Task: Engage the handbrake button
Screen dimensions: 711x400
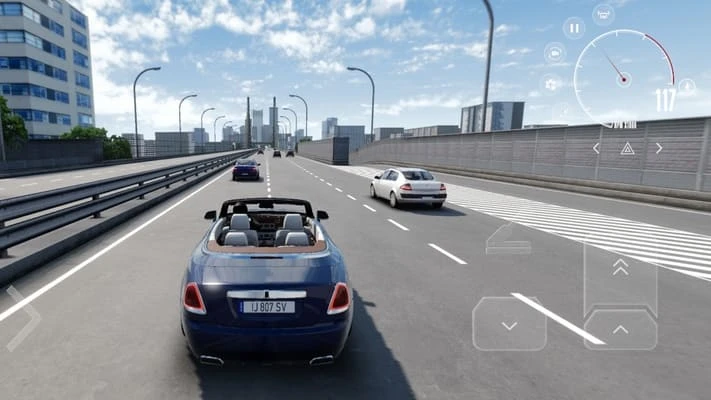Action: (x=508, y=239)
